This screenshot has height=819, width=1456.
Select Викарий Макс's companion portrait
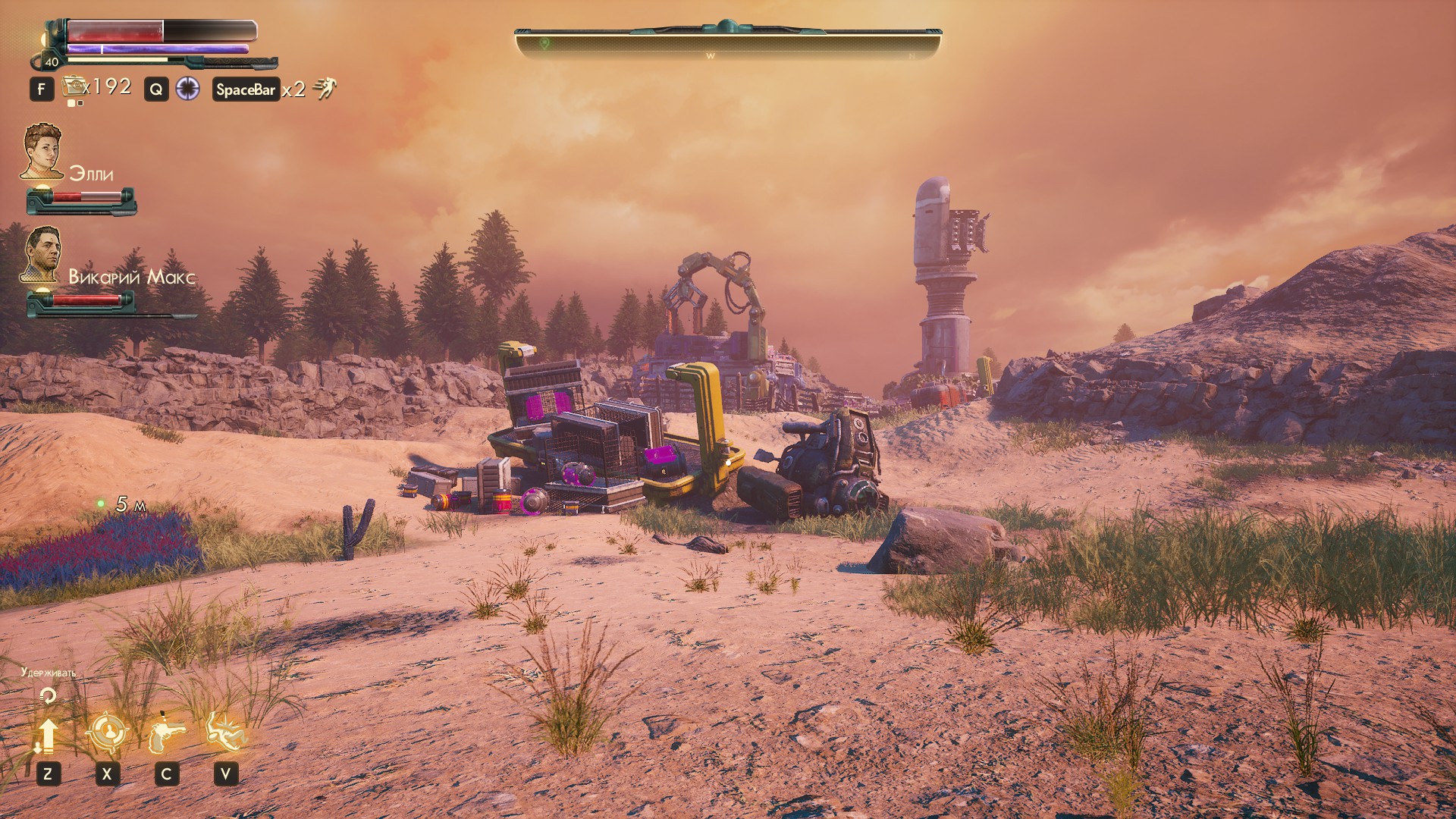point(42,254)
